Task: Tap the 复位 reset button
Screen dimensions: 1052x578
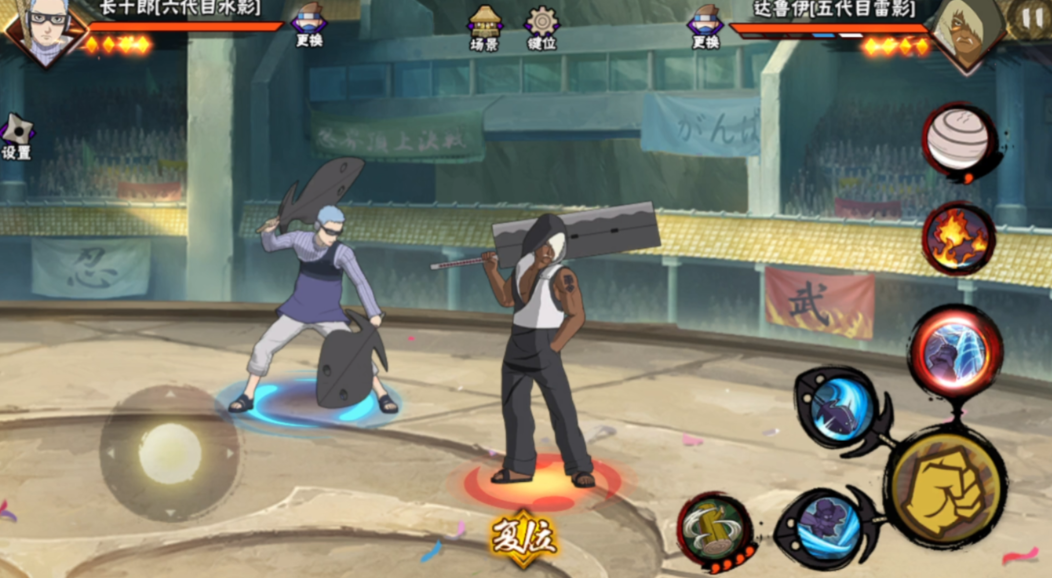Action: point(523,538)
